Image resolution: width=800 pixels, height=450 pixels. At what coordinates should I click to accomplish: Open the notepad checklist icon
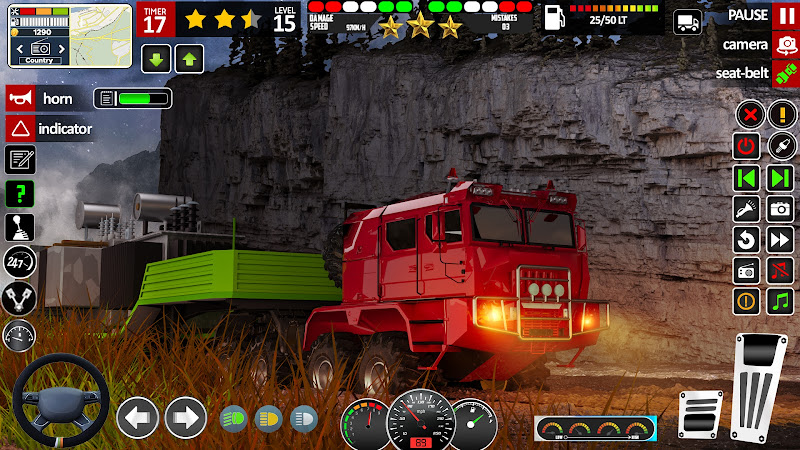click(x=20, y=159)
